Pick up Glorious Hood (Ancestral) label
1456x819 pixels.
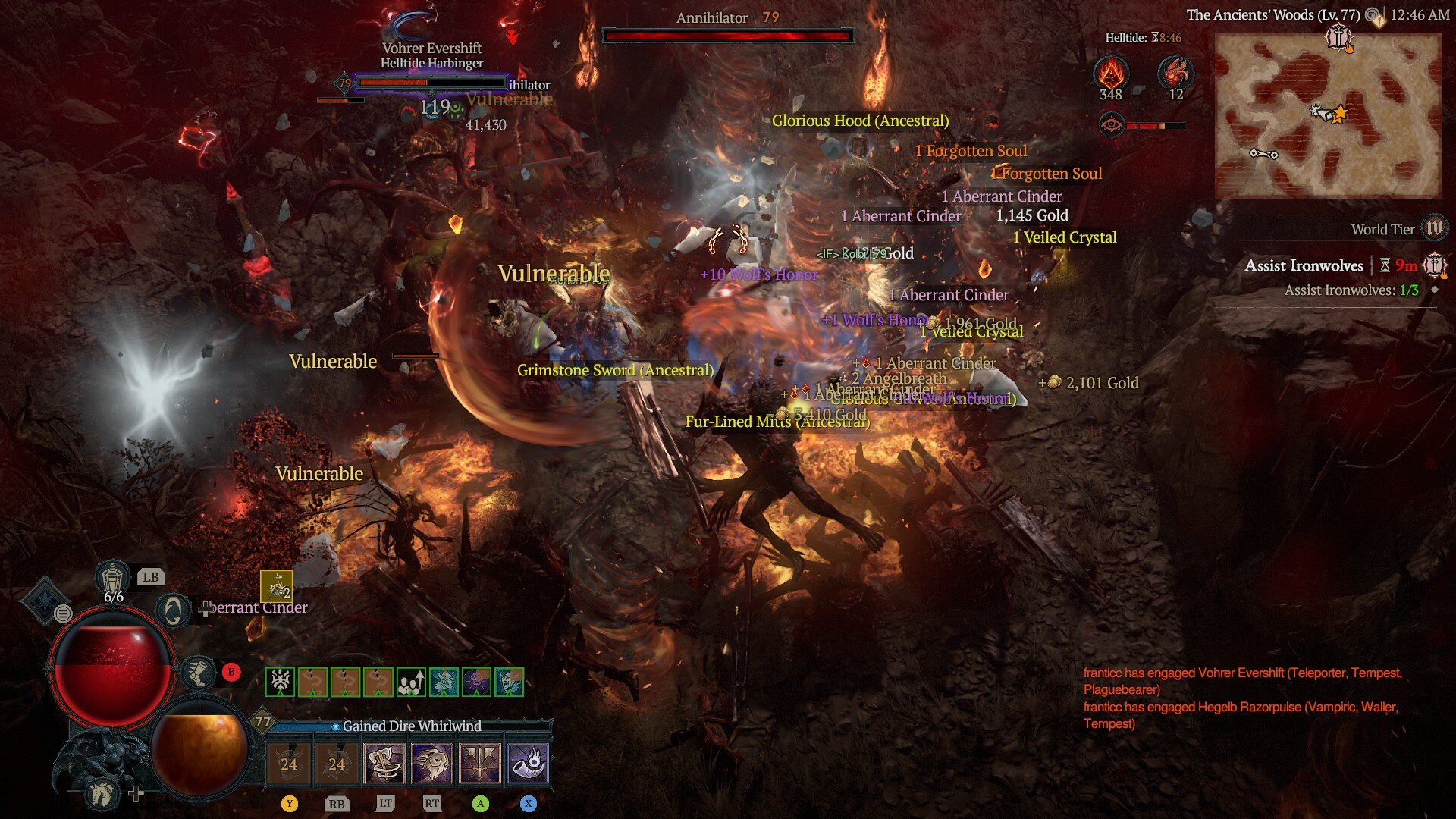click(x=860, y=121)
